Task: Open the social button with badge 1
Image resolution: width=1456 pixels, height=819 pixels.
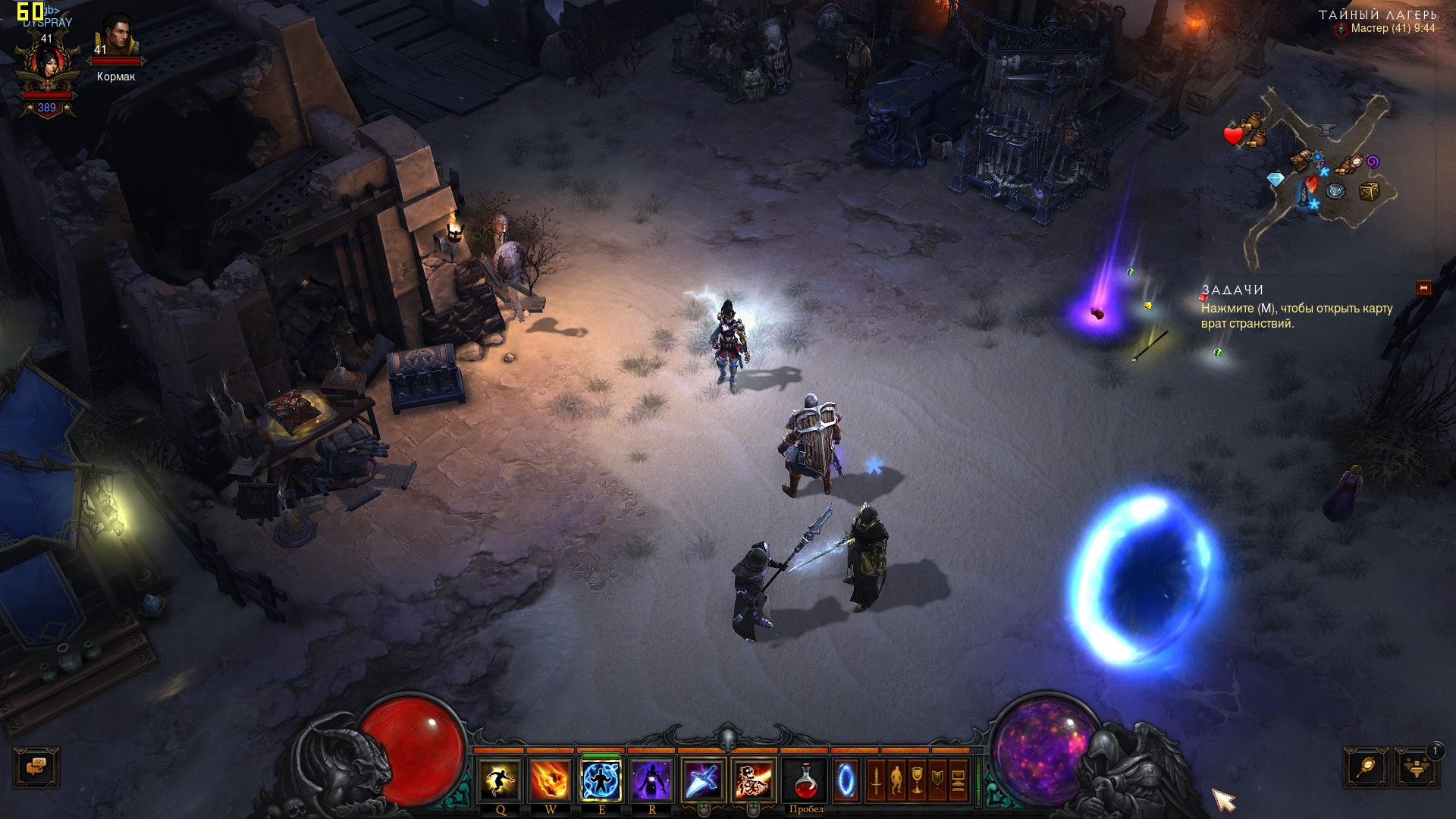Action: pos(1415,769)
